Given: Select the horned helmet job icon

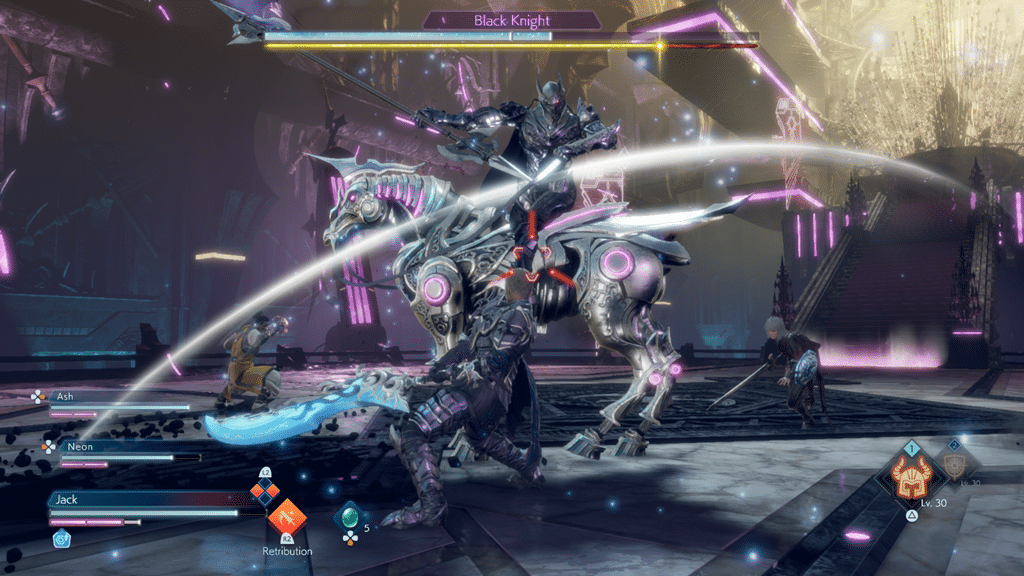Looking at the screenshot, I should 911,482.
